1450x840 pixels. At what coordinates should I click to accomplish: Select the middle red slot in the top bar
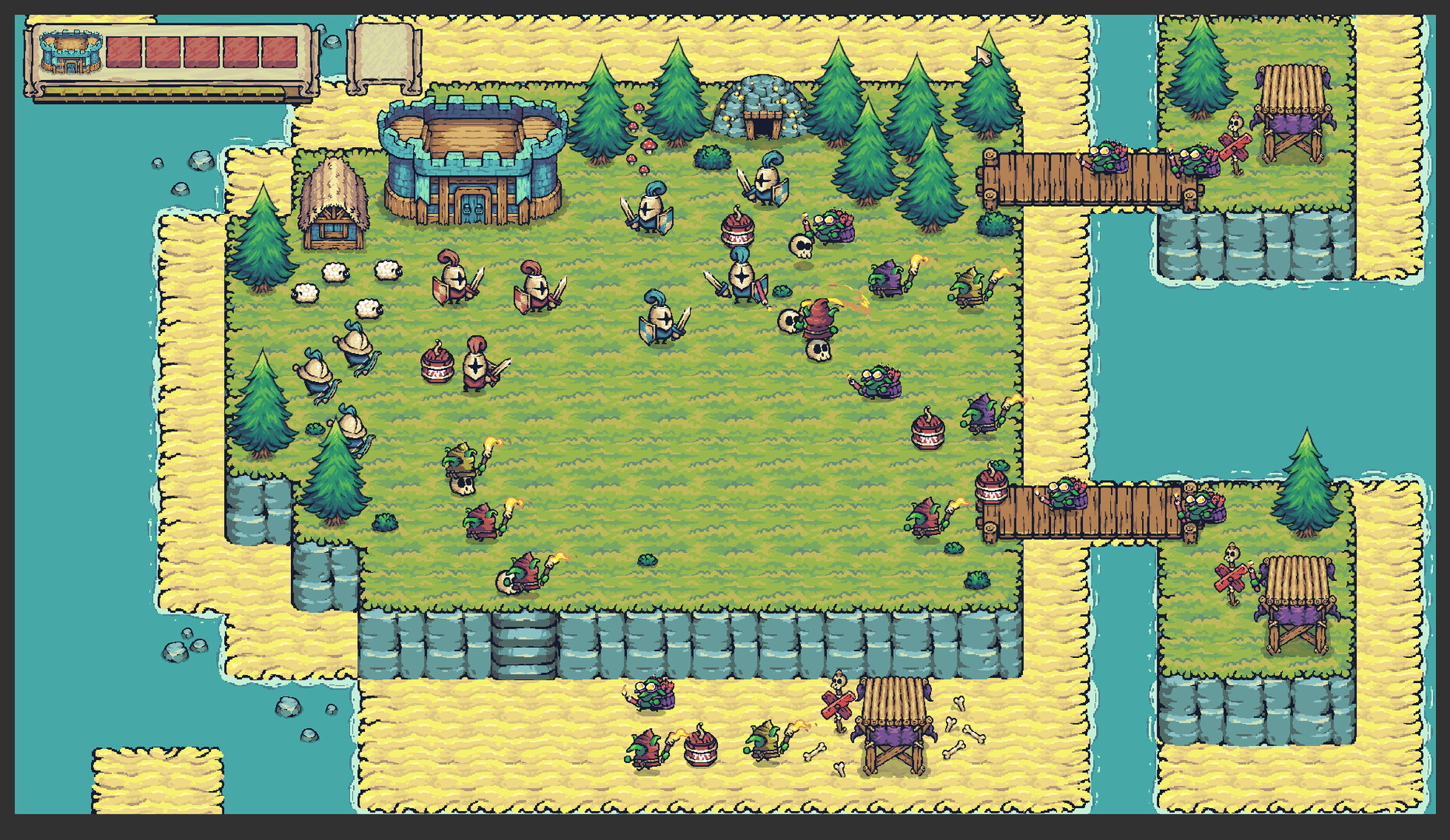coord(200,51)
